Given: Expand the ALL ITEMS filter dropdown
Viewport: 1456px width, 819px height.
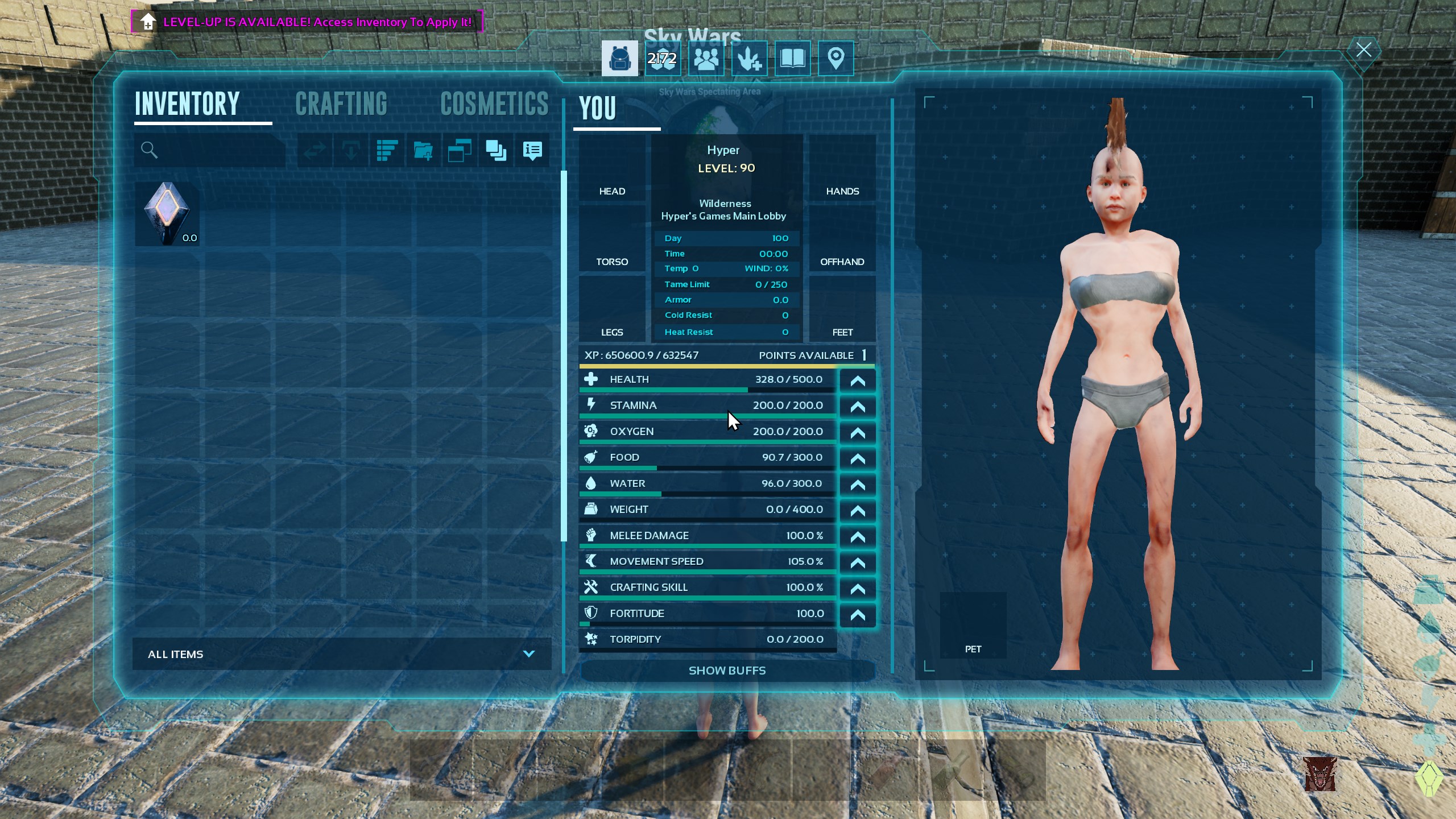Looking at the screenshot, I should 529,653.
